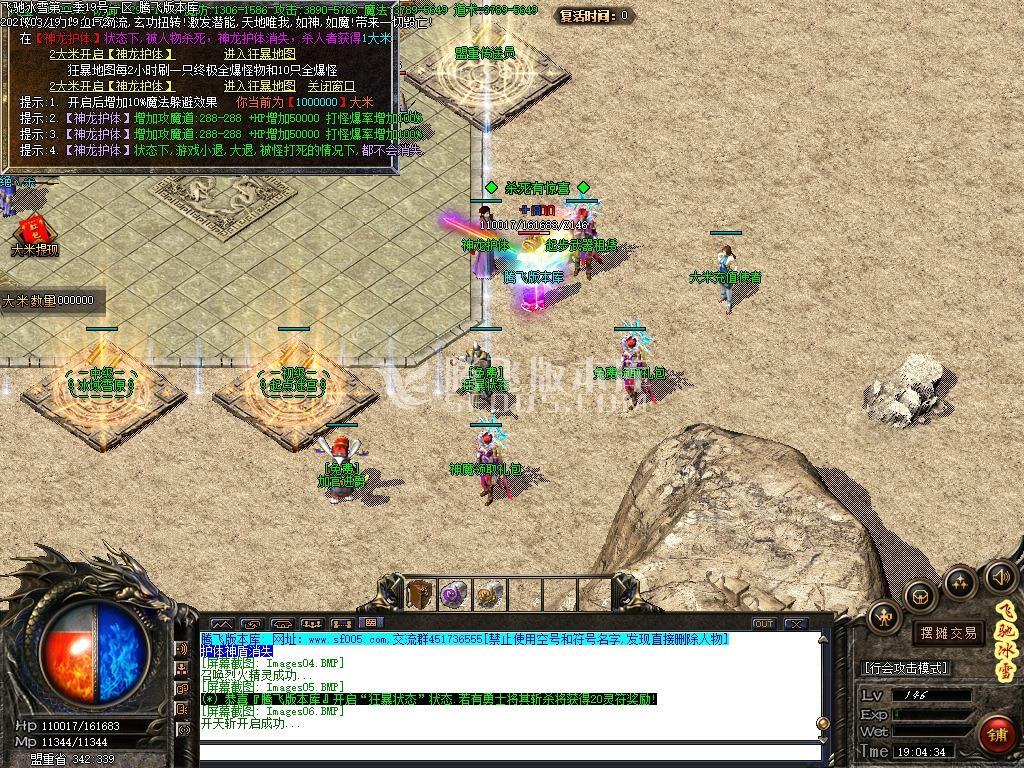The width and height of the screenshot is (1024, 768).
Task: Click the orange grid button above chat
Action: coord(371,624)
